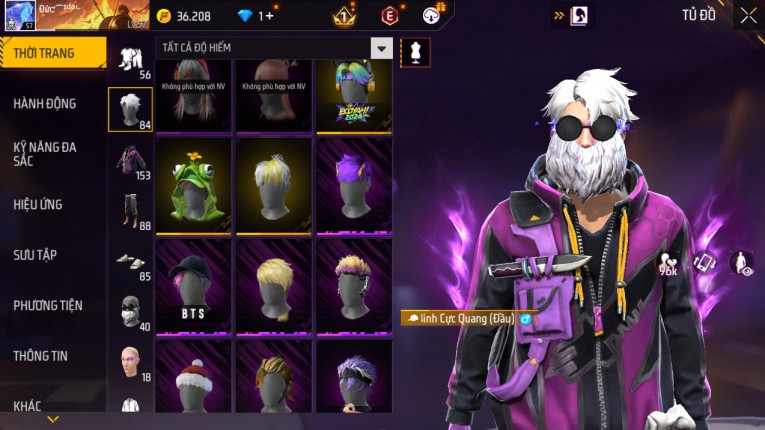Switch to the Thời Trang tab
Viewport: 765px width, 430px height.
tap(52, 53)
